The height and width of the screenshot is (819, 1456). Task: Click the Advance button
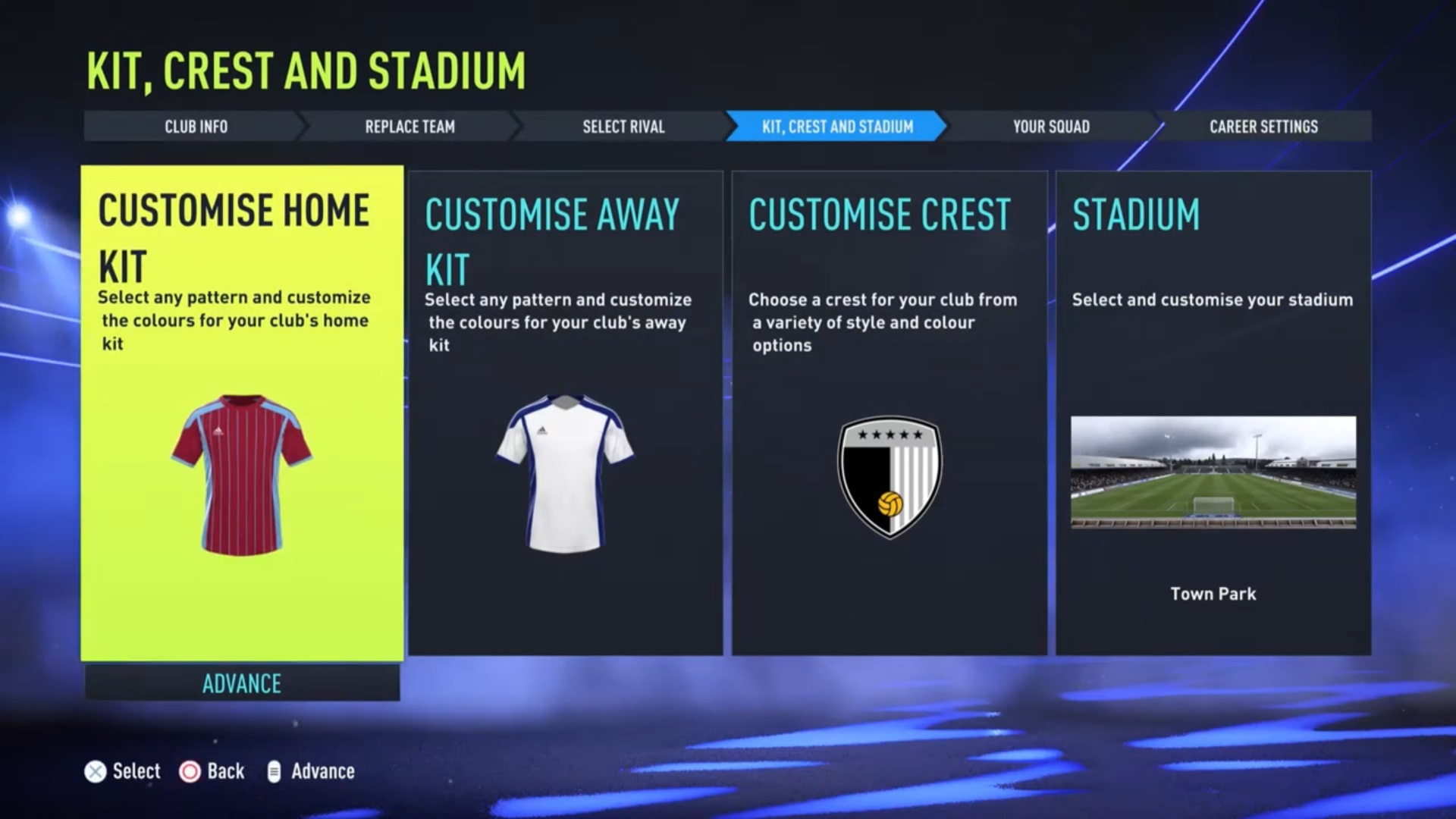pyautogui.click(x=242, y=683)
